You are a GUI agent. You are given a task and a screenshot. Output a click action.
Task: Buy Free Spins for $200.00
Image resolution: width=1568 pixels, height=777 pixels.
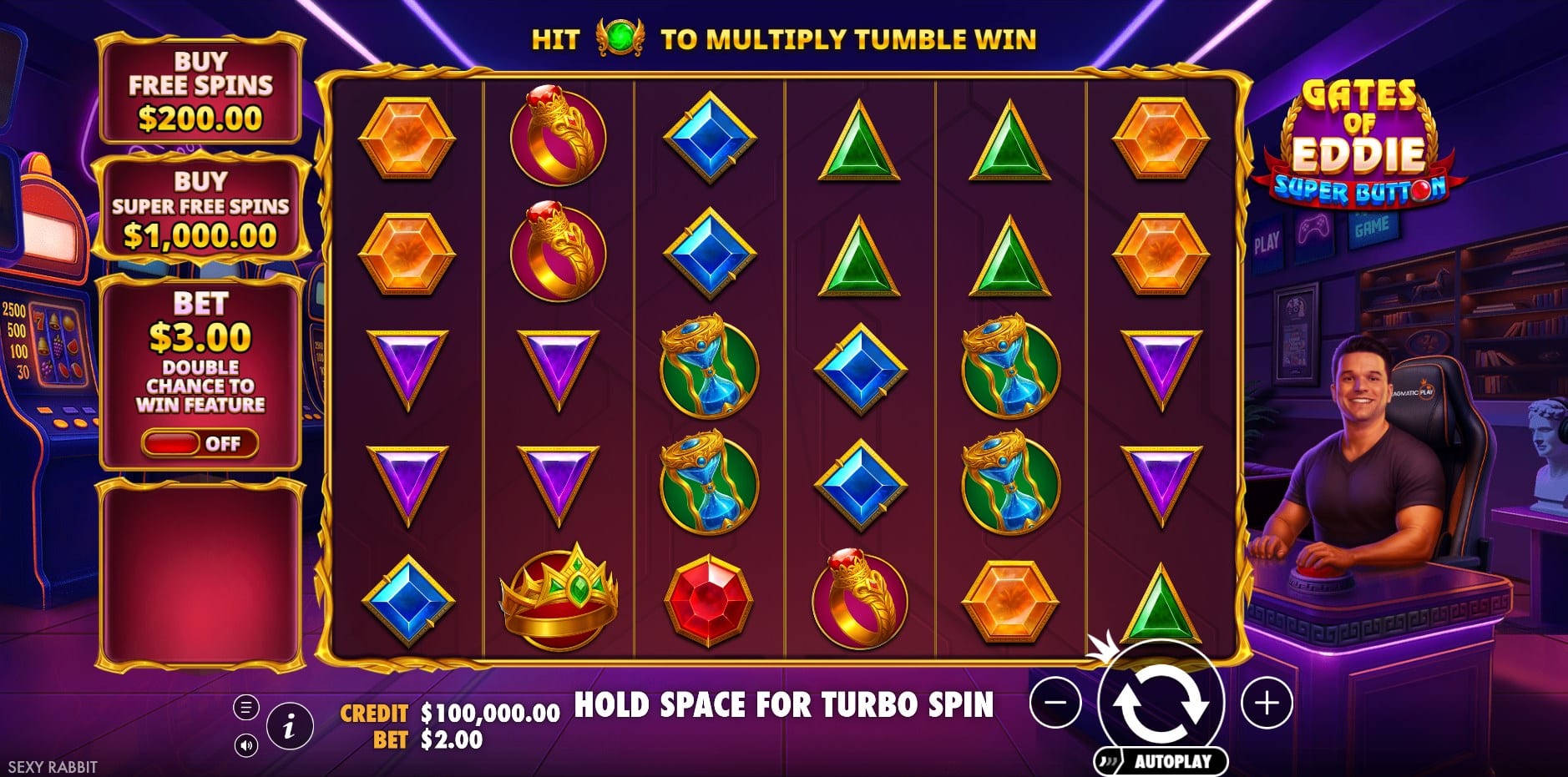tap(200, 90)
